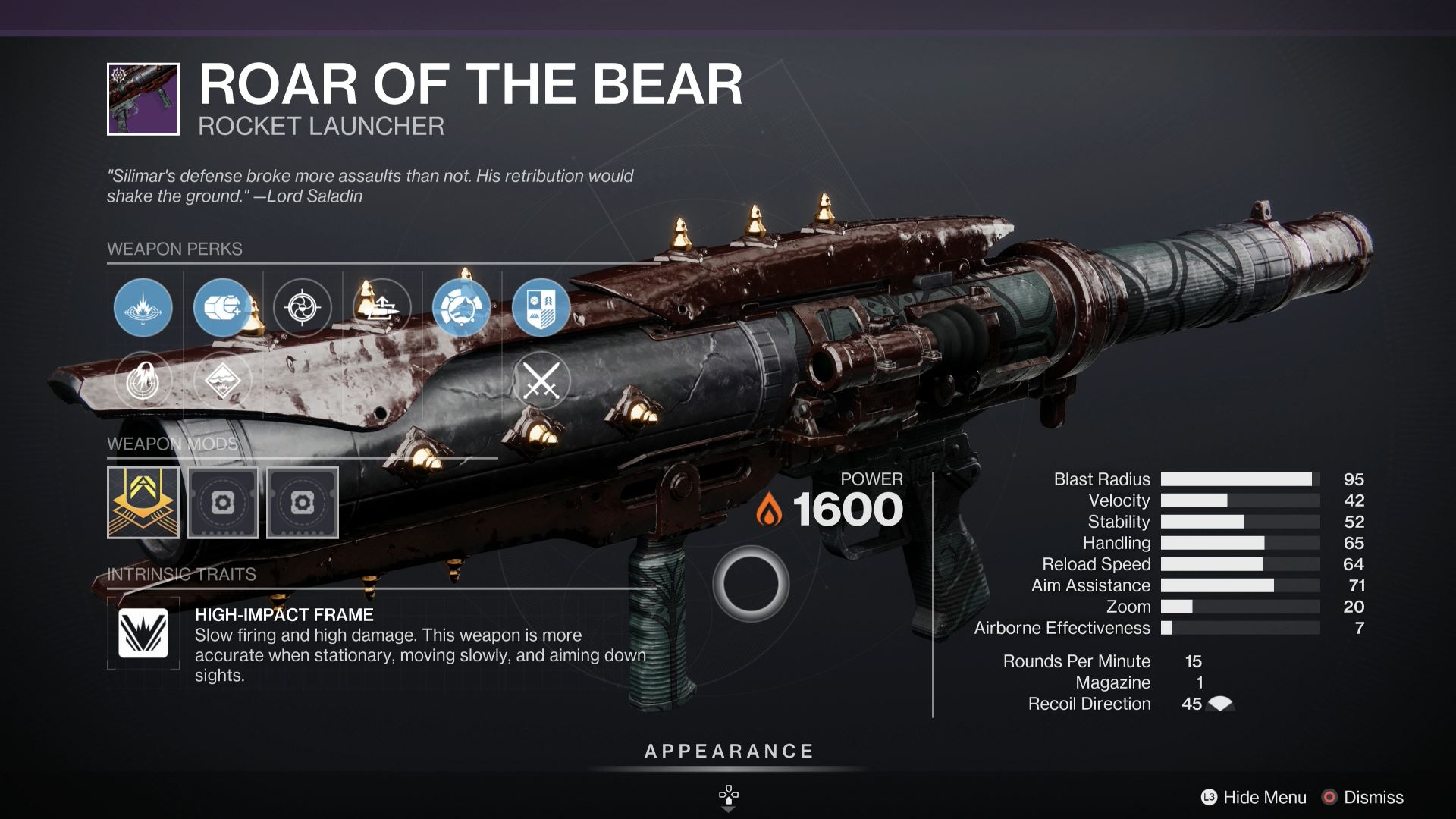This screenshot has height=819, width=1456.
Task: Select the wolf head origin trait
Action: (461, 307)
